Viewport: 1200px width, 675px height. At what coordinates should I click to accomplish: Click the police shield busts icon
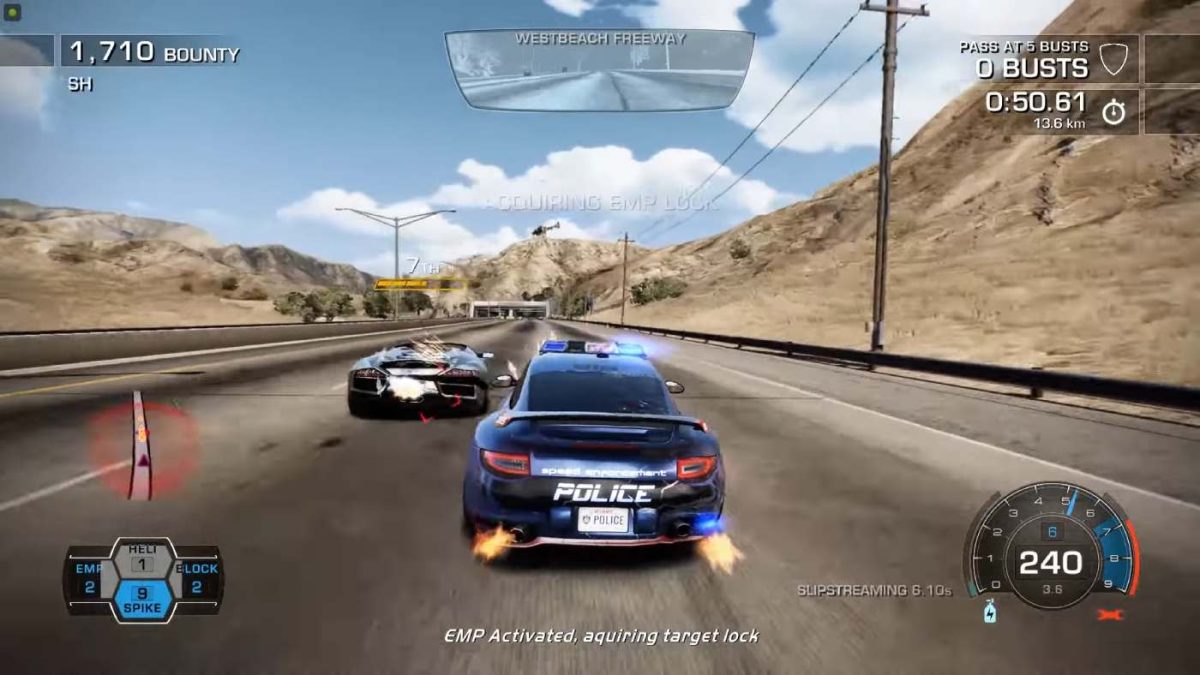pos(1113,59)
